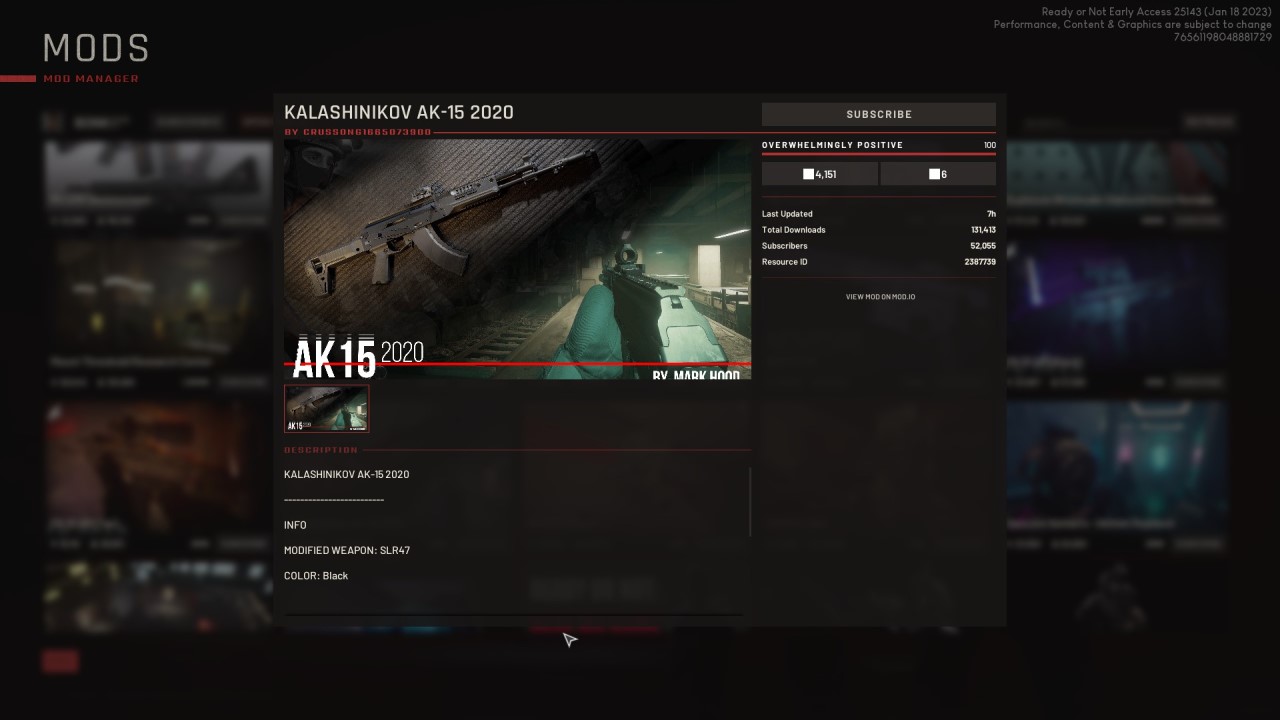This screenshot has height=720, width=1280.
Task: Click the MODS logo in the header
Action: coord(95,47)
